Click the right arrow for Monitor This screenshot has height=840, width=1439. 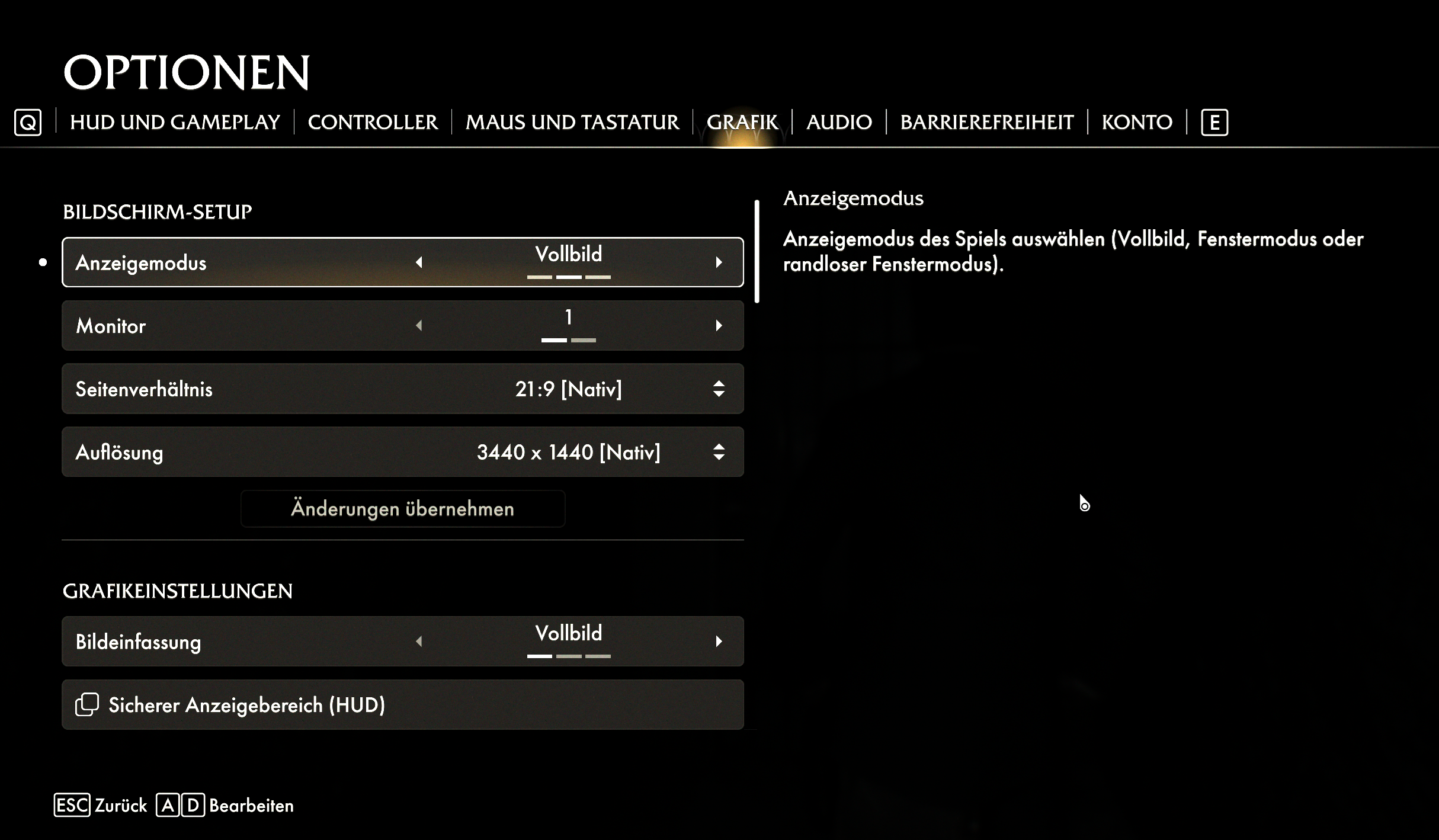click(x=720, y=325)
